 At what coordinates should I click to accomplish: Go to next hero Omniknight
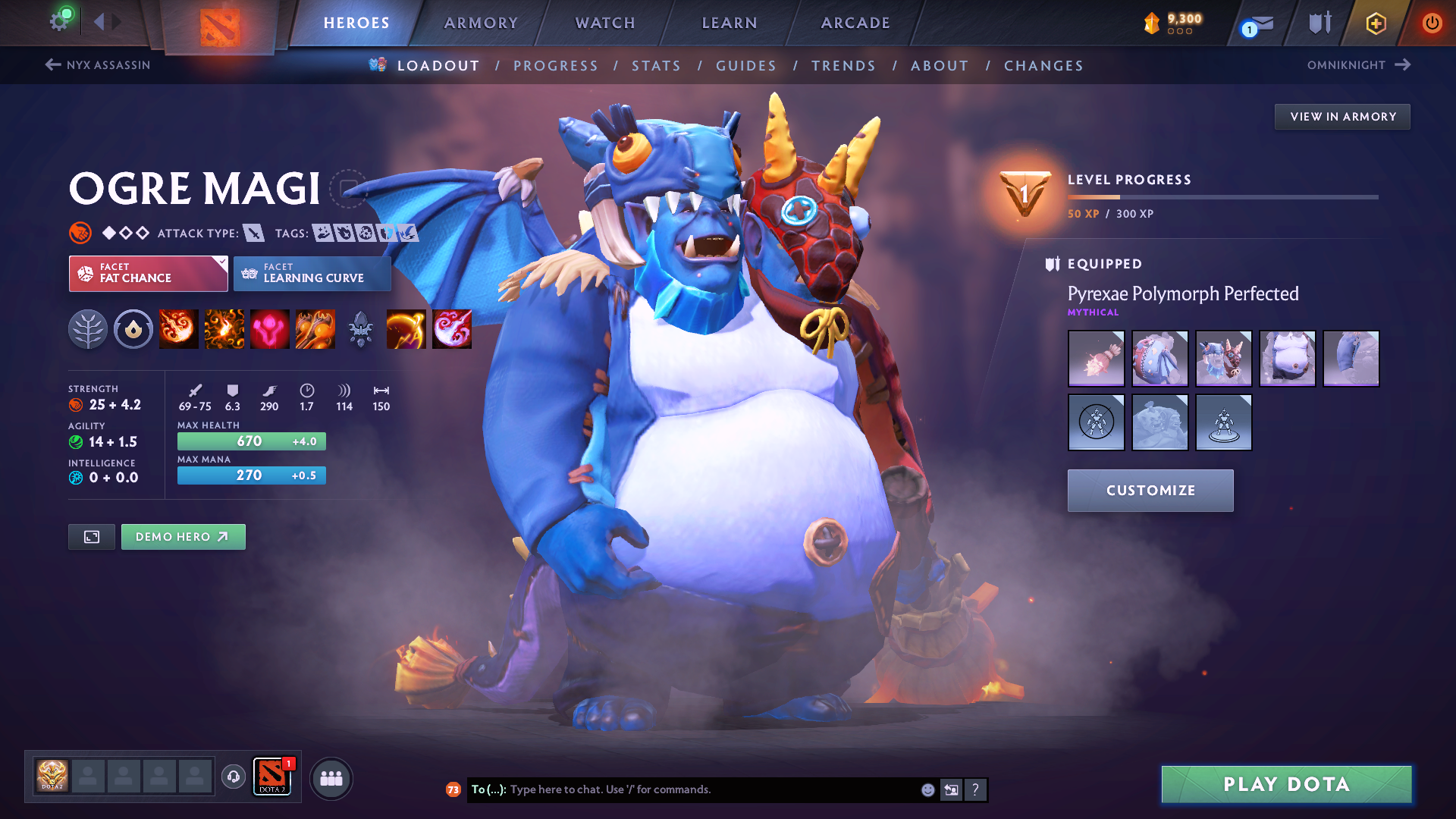coord(1357,65)
